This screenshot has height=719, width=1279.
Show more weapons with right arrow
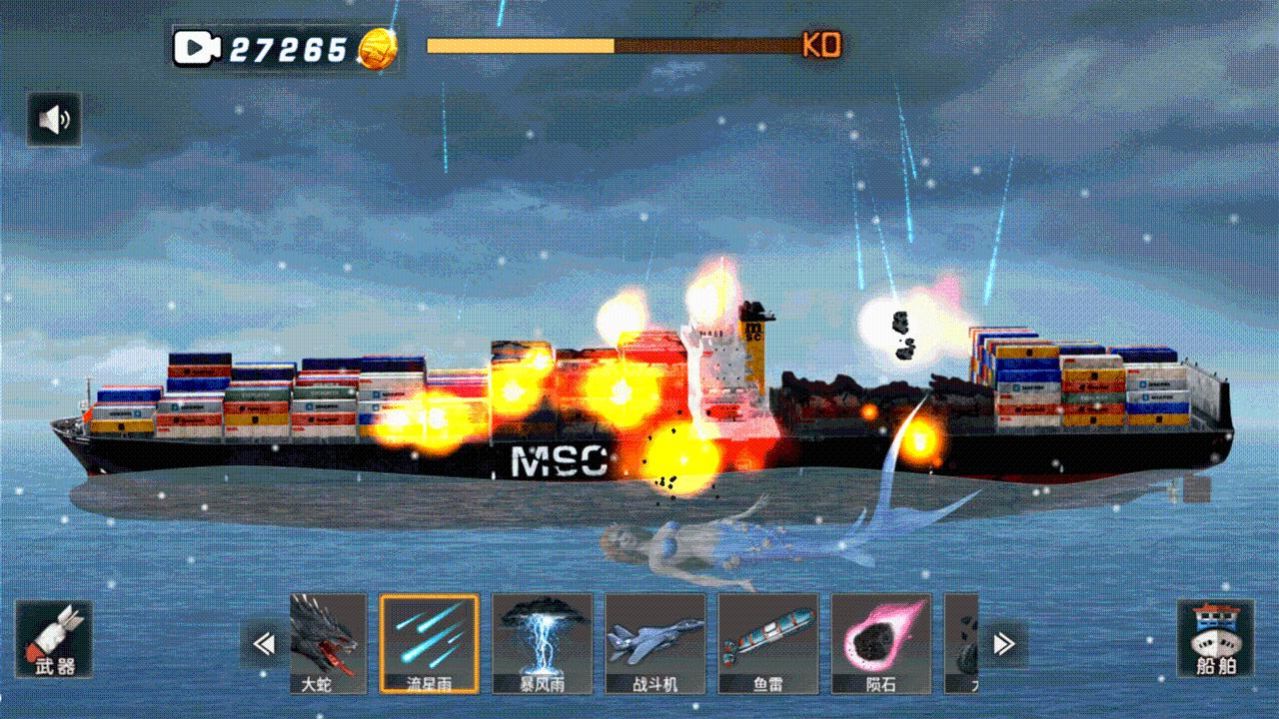coord(1003,644)
